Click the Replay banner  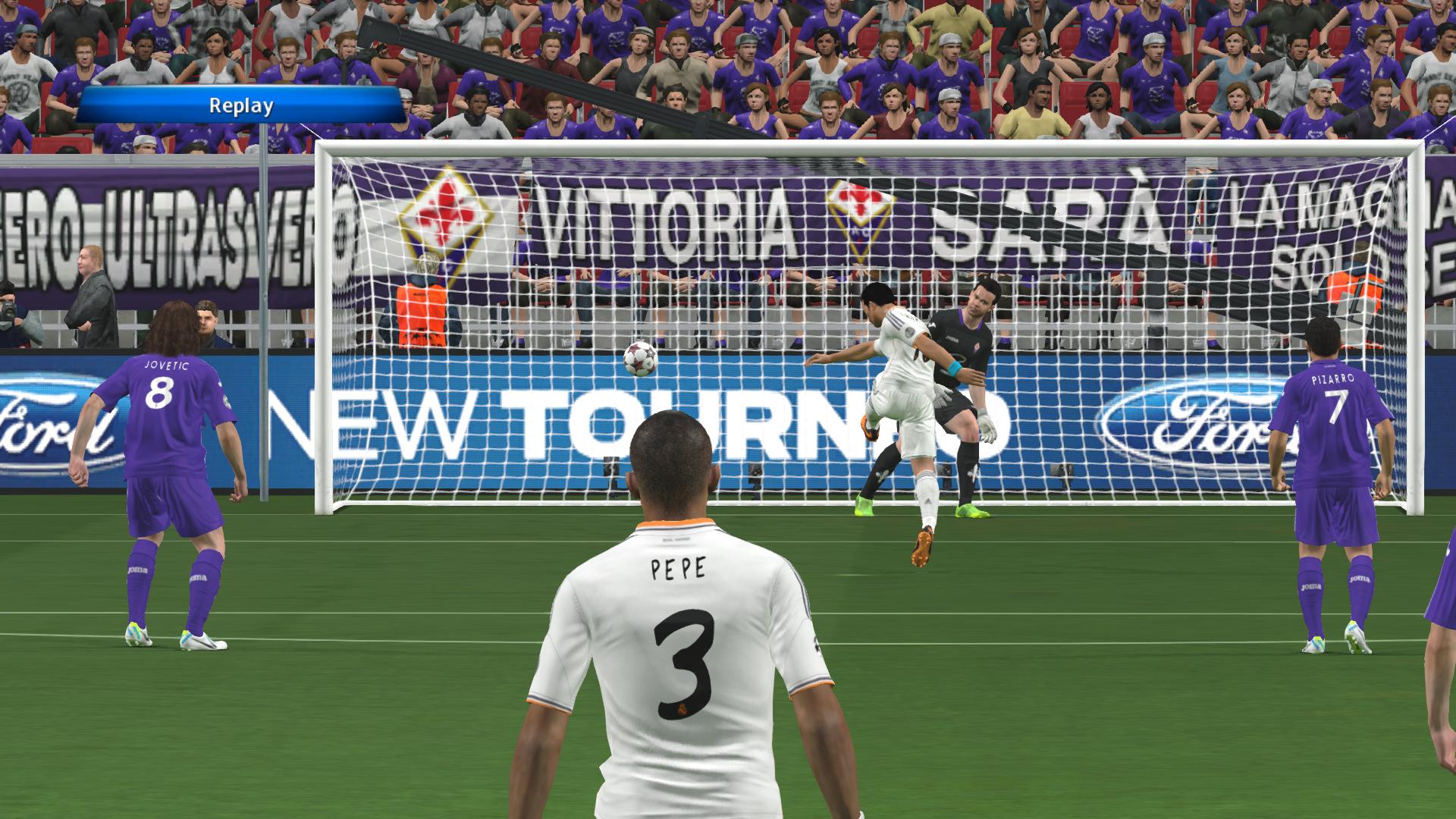coord(240,105)
